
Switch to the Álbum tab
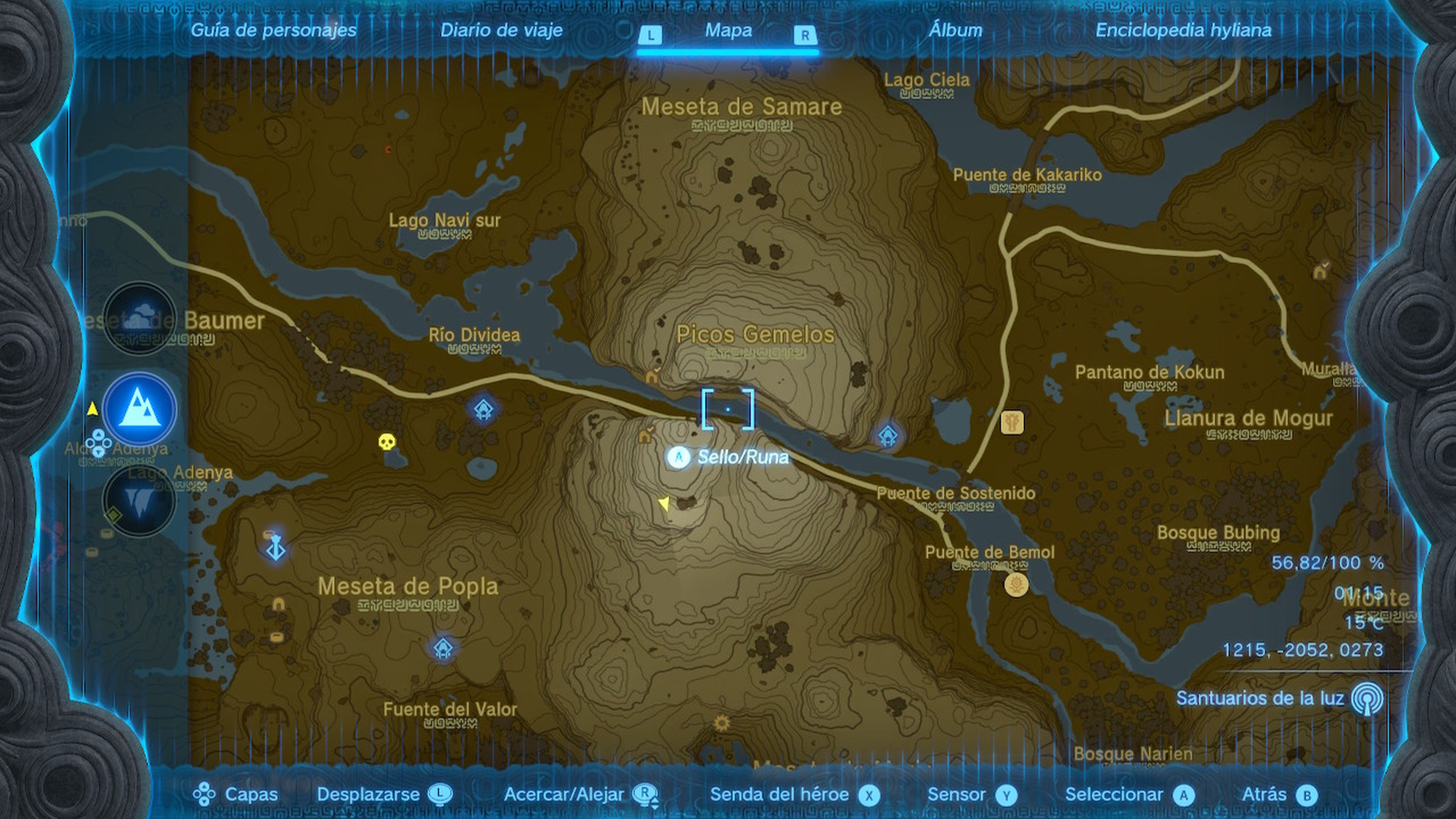point(955,31)
